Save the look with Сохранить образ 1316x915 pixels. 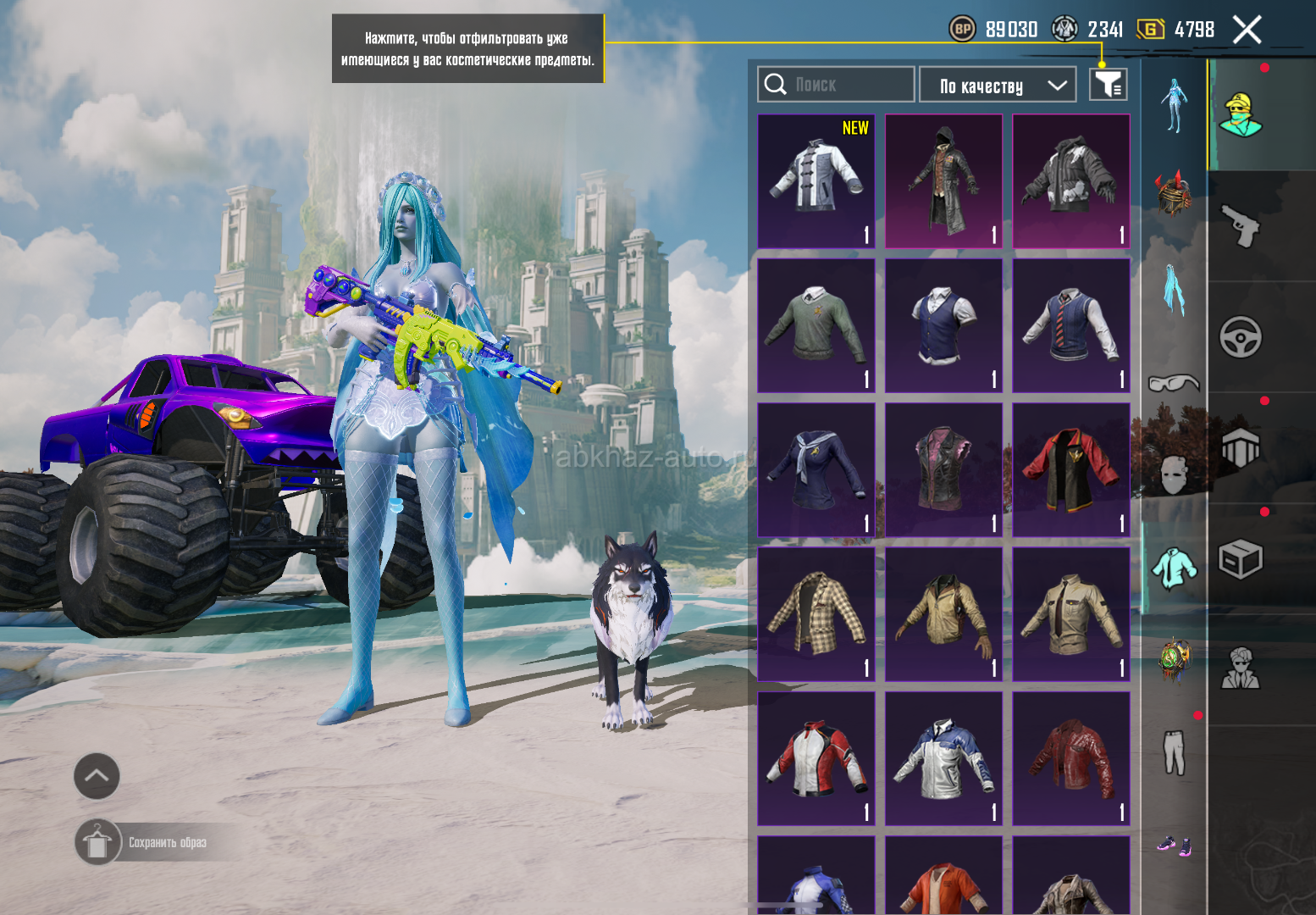pyautogui.click(x=167, y=842)
